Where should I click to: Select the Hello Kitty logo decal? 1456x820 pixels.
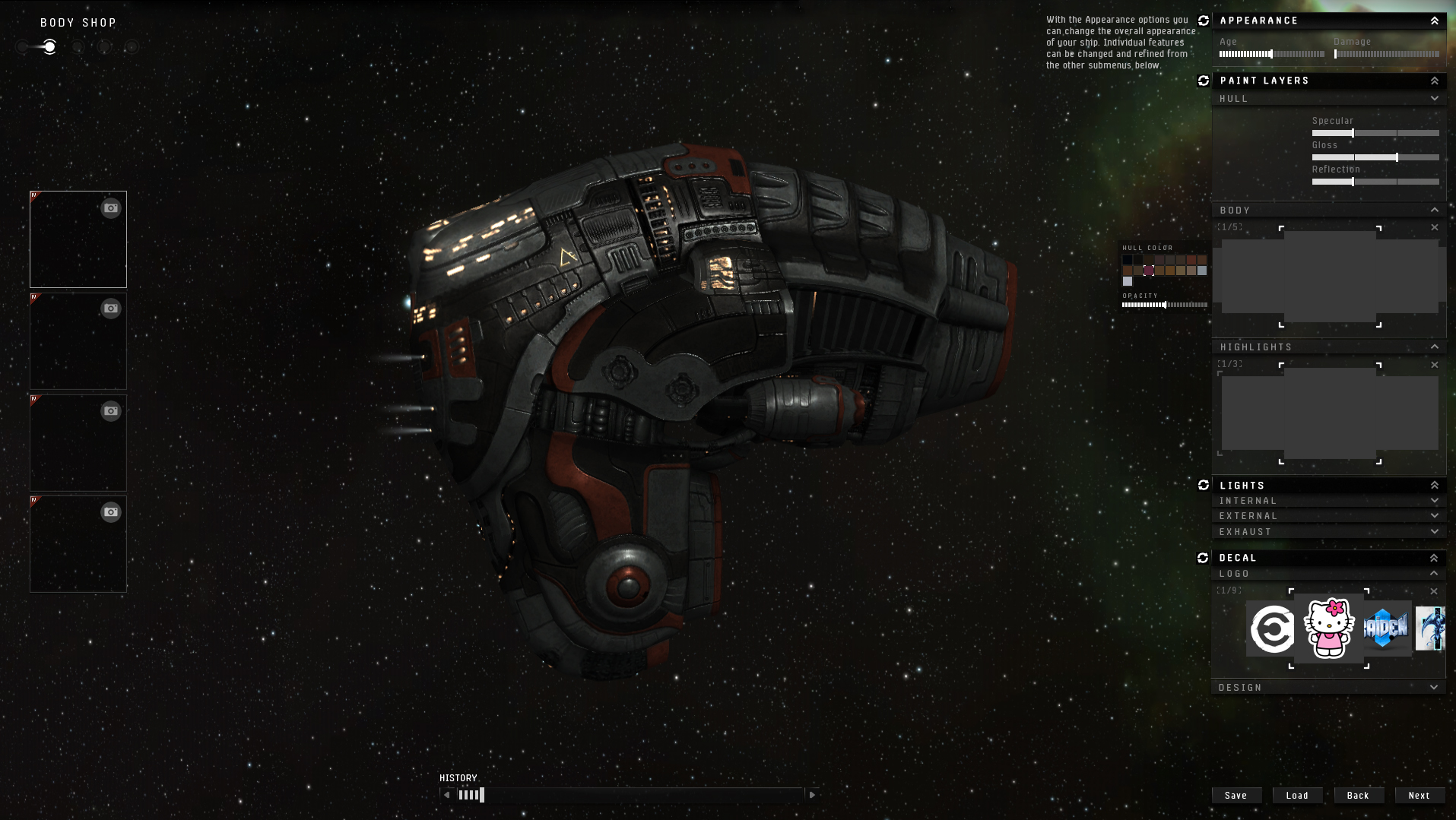pos(1329,628)
